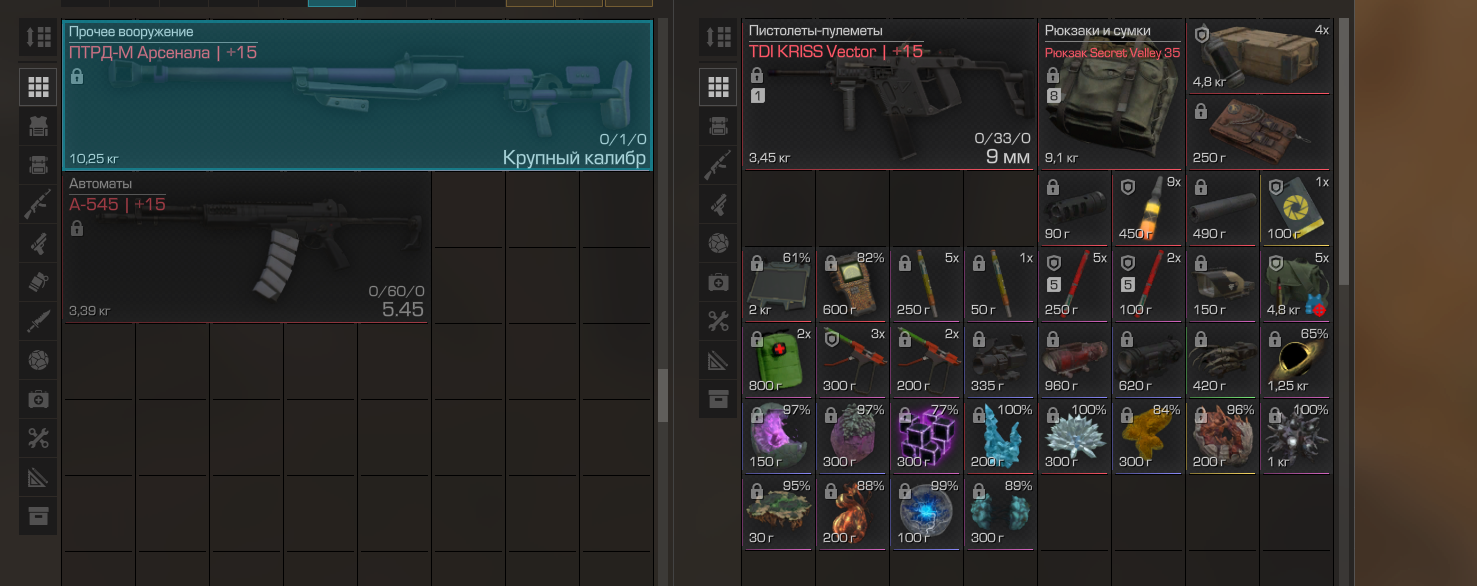Viewport: 1477px width, 586px height.
Task: Pick the black suppressor weighing 490 g
Action: click(x=1222, y=207)
